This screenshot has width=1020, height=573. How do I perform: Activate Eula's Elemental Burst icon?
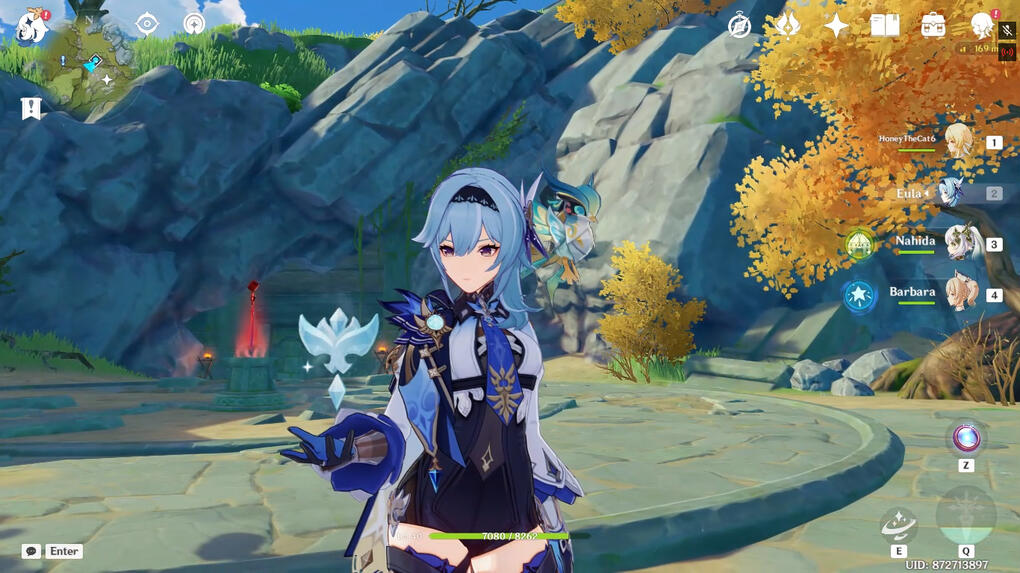pos(965,517)
